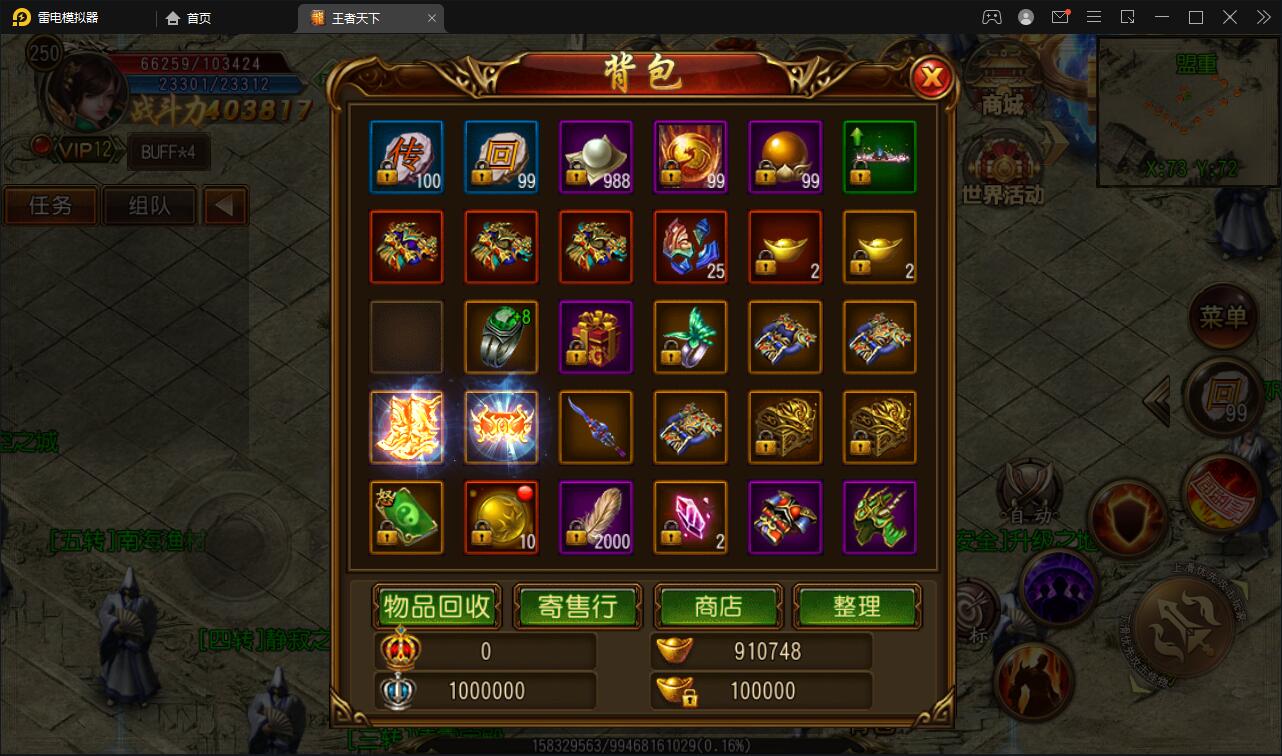Screen dimensions: 1282x756
Task: Select the pearl item with count 988
Action: 596,157
